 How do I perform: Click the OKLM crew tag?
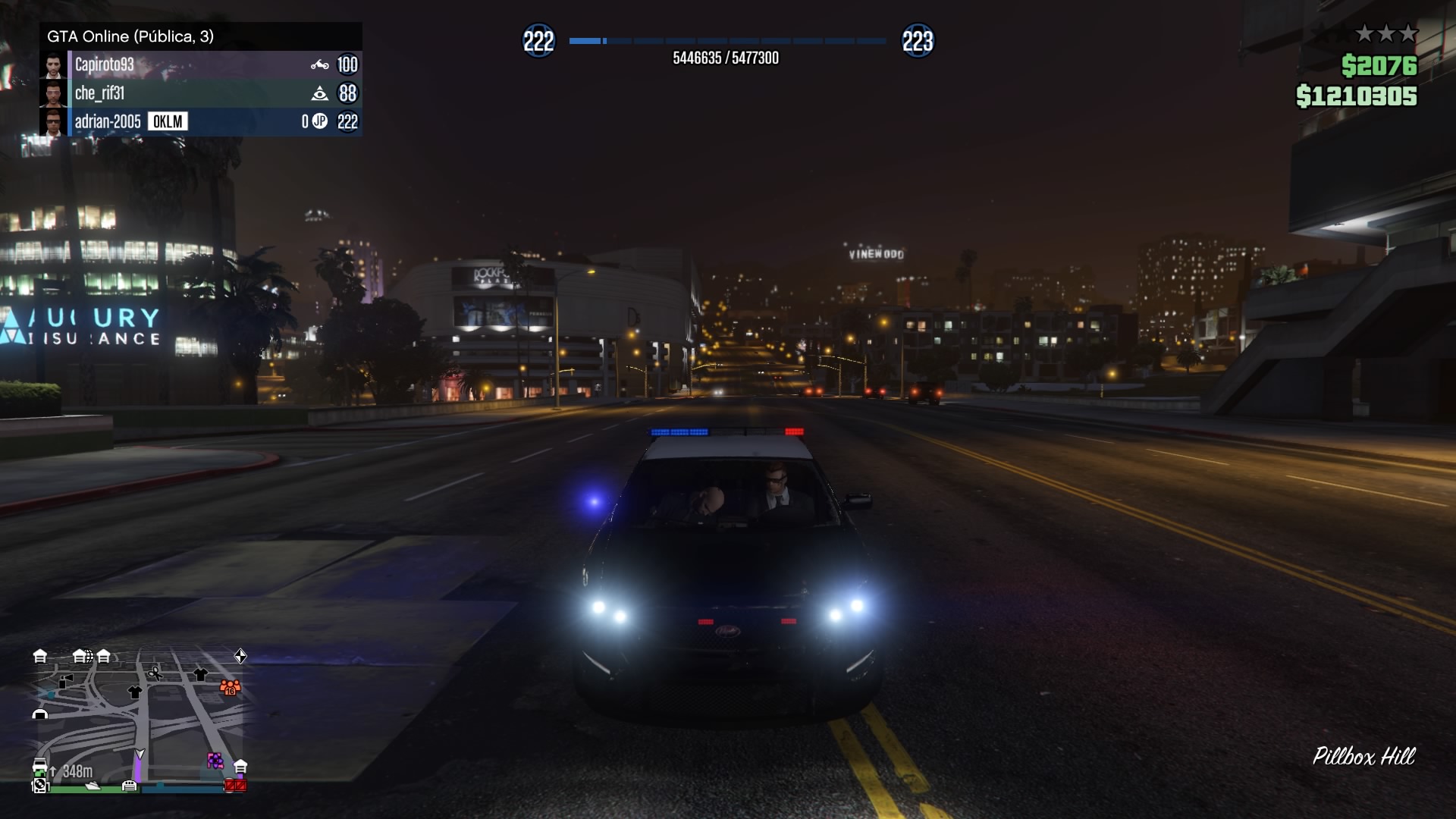pyautogui.click(x=168, y=122)
